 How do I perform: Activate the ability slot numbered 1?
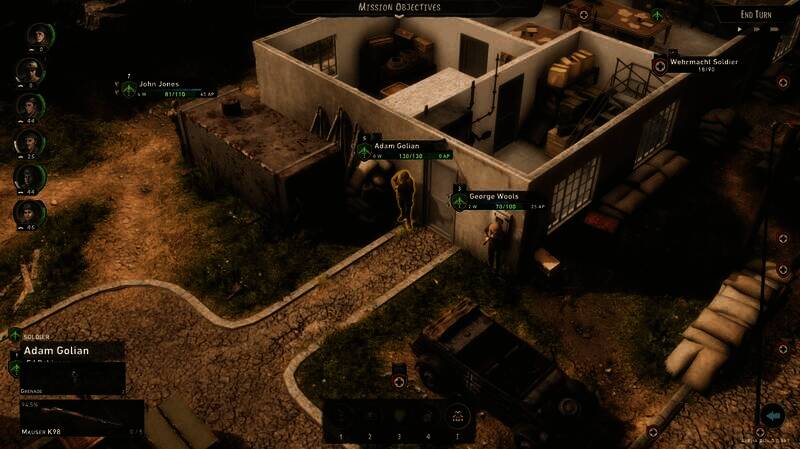[x=341, y=416]
